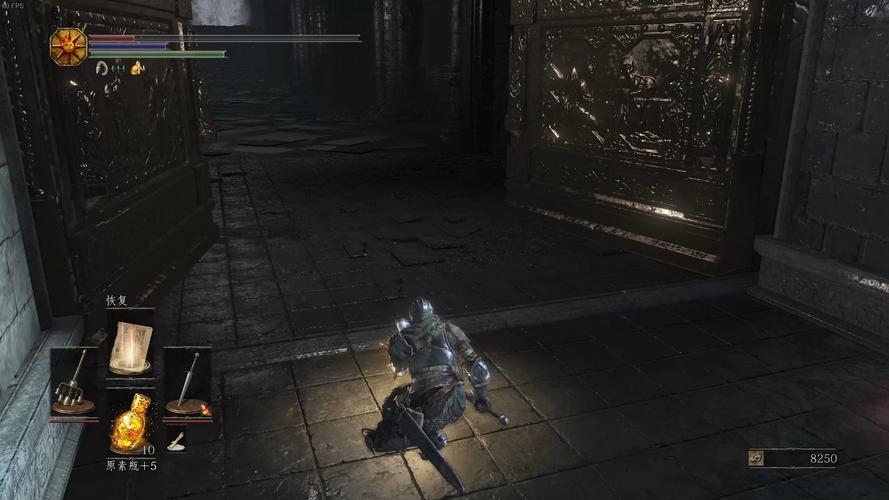Screen dimensions: 889x500
Task: Click the sun covenant emblem icon
Action: coord(69,46)
